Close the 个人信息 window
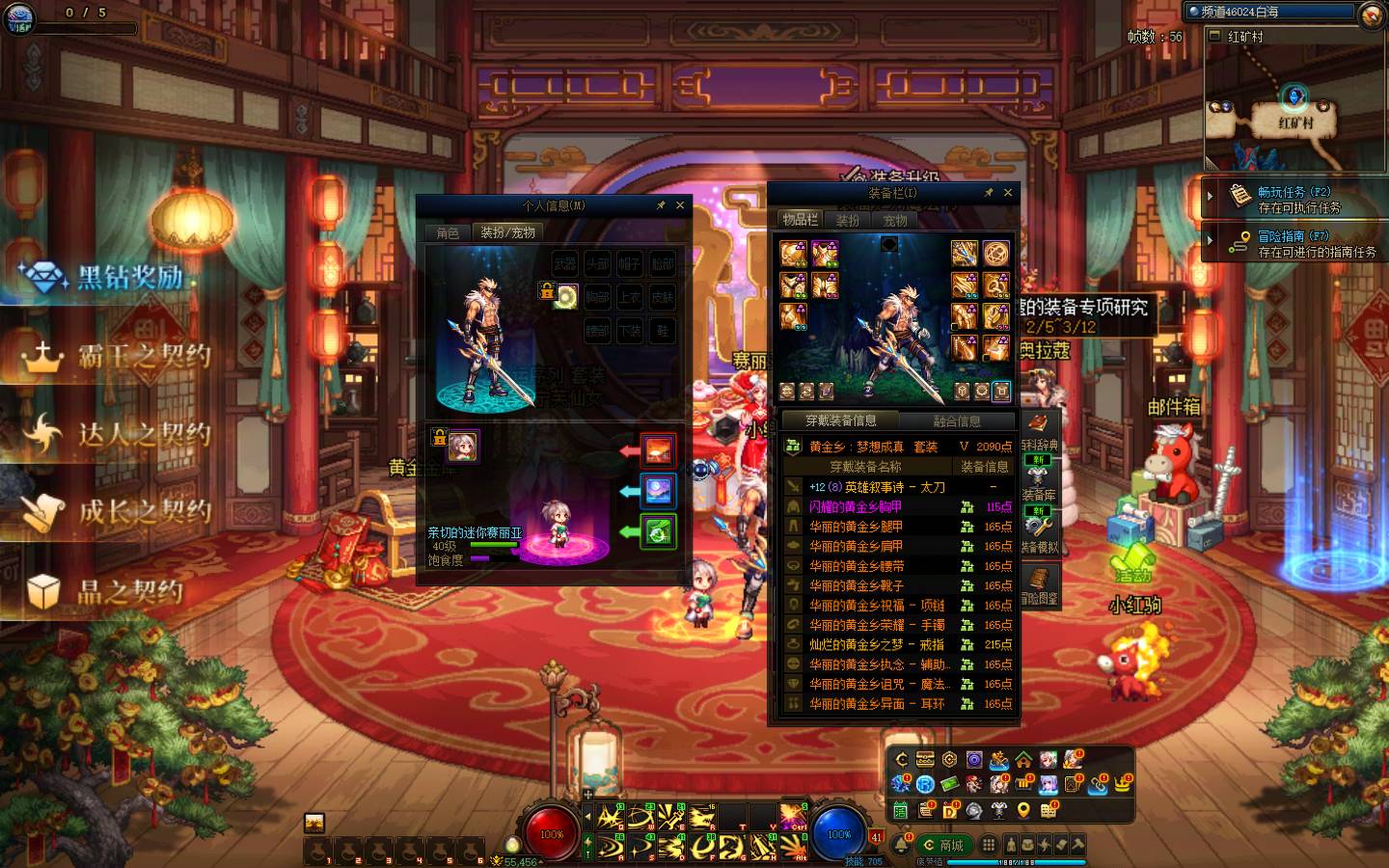Viewport: 1389px width, 868px height. [680, 205]
